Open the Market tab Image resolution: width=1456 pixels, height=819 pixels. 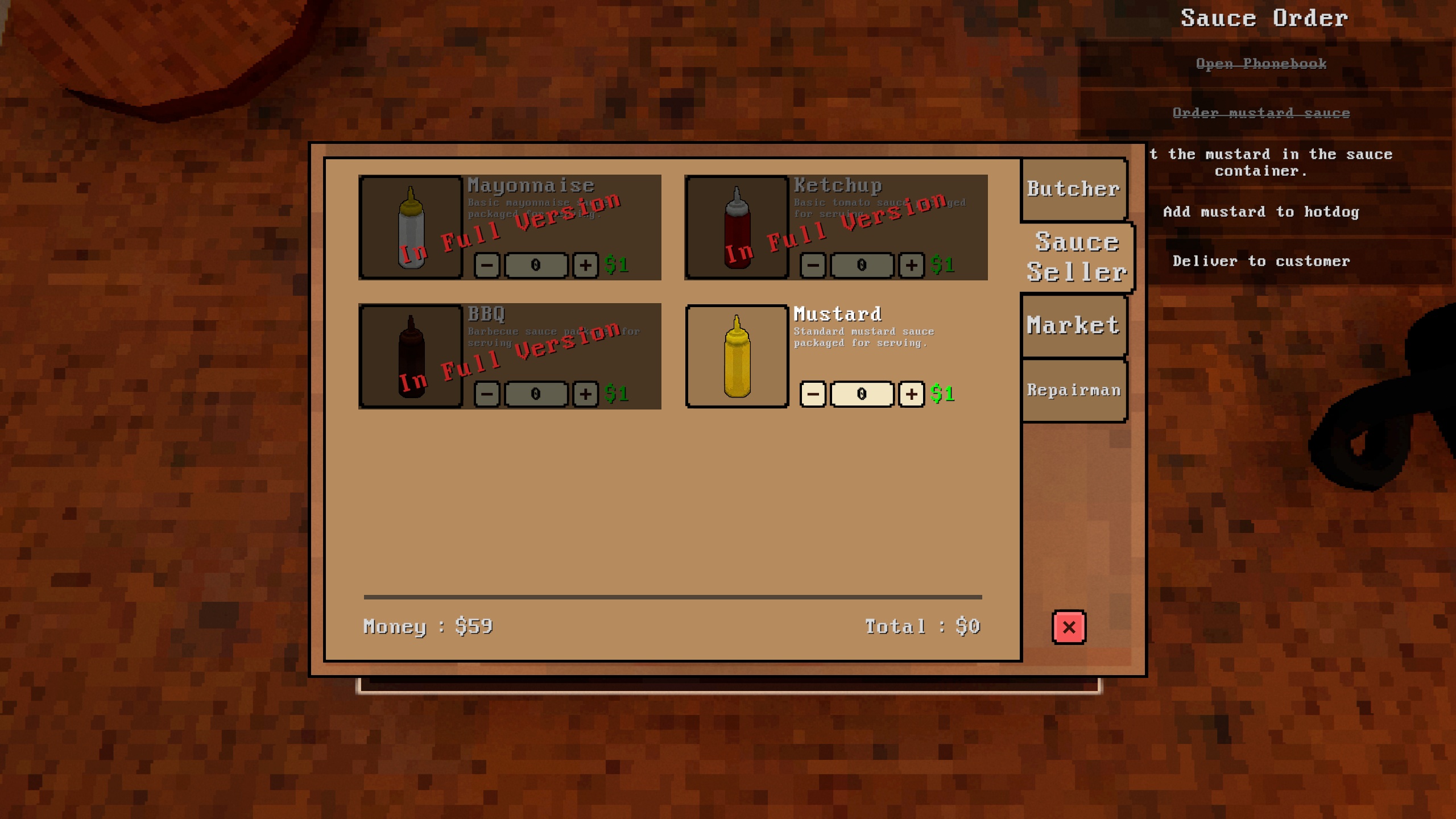pos(1073,326)
